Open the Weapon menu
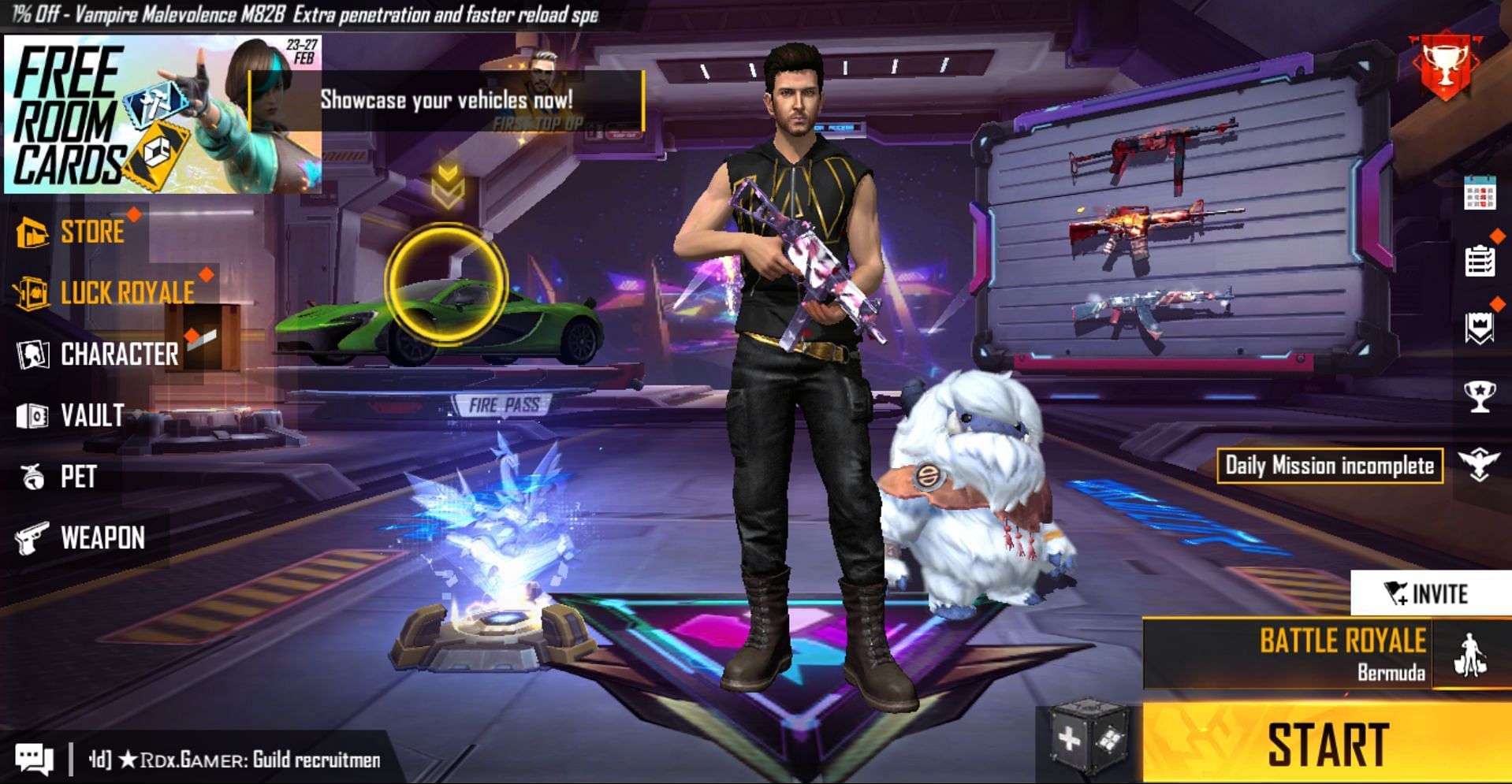The image size is (1512, 784). [x=82, y=538]
